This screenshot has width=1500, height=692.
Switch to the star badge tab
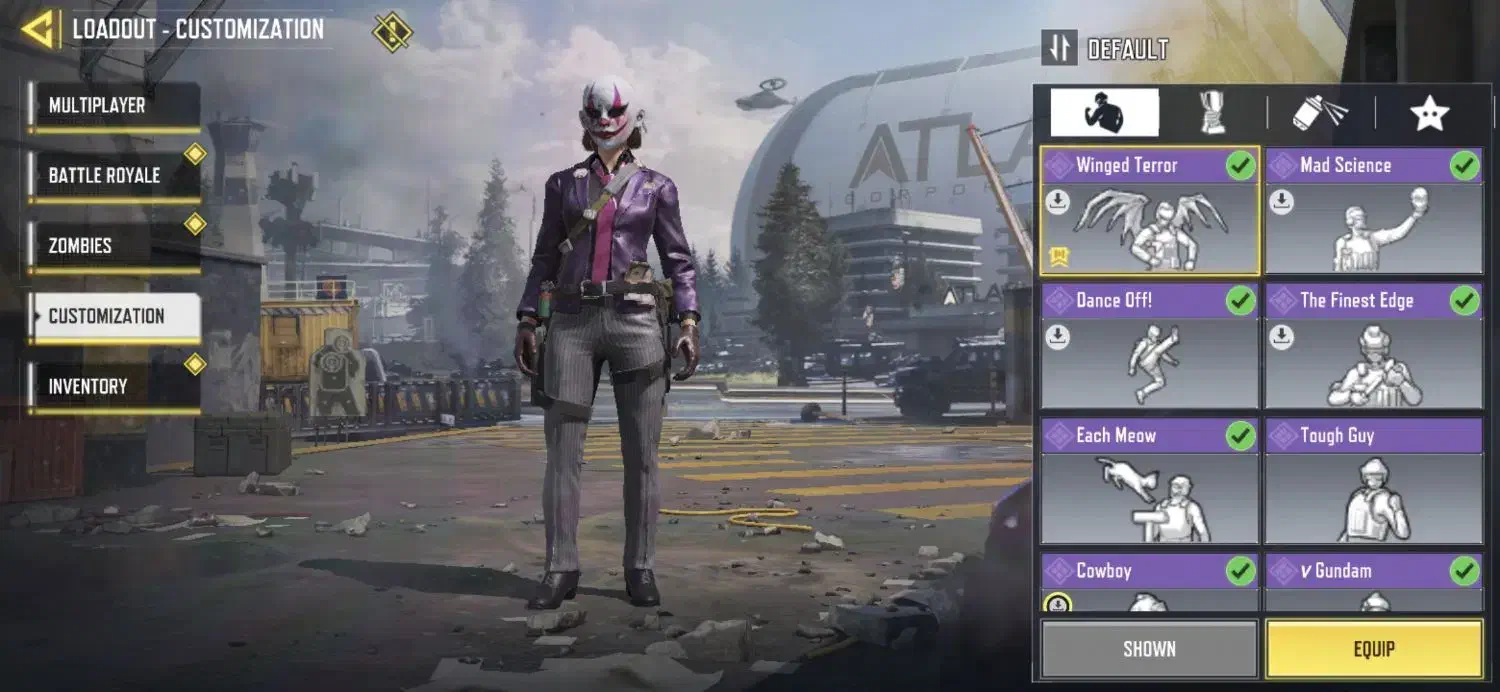[x=1429, y=113]
